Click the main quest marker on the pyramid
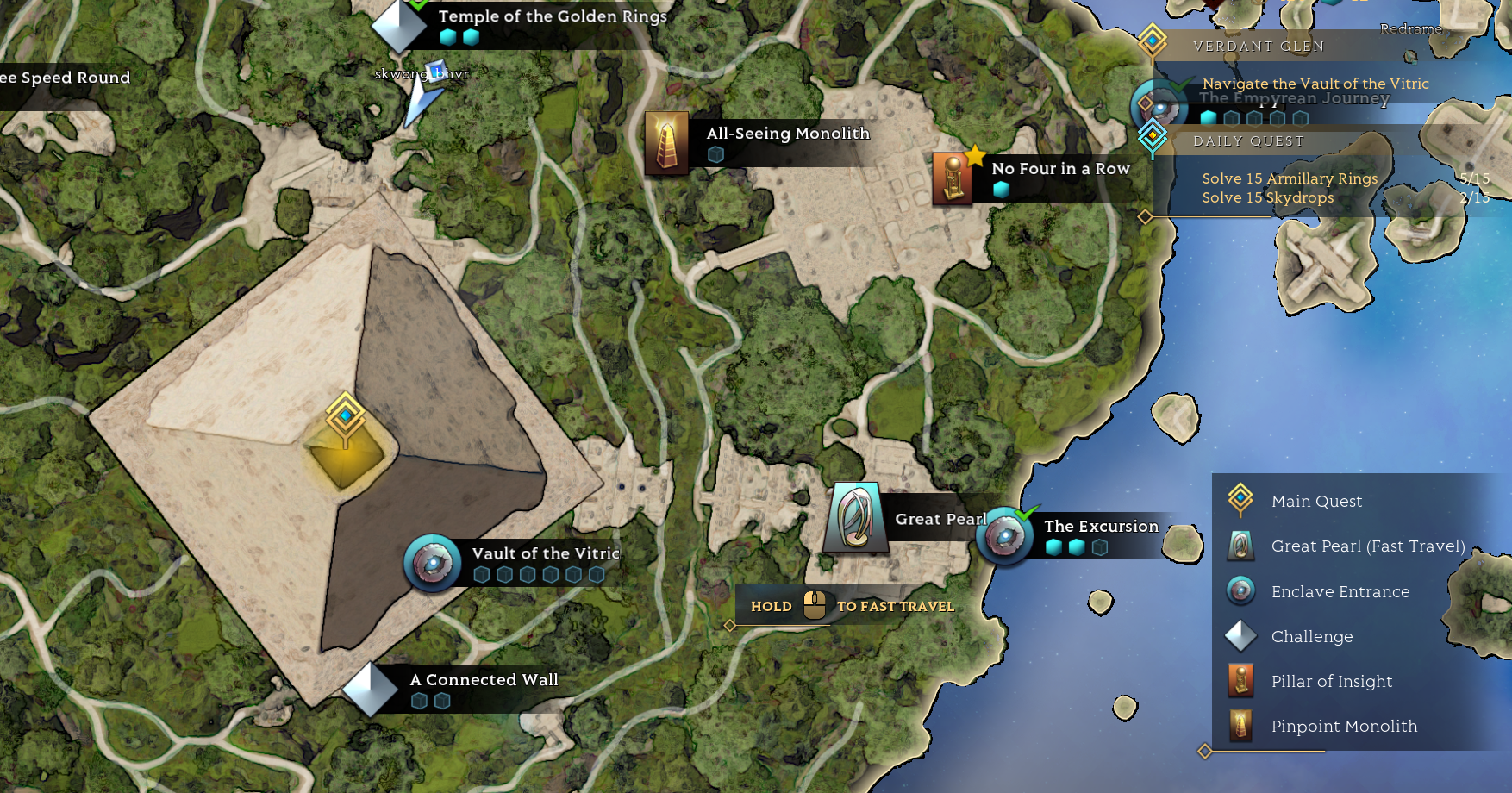The height and width of the screenshot is (793, 1512). tap(346, 417)
